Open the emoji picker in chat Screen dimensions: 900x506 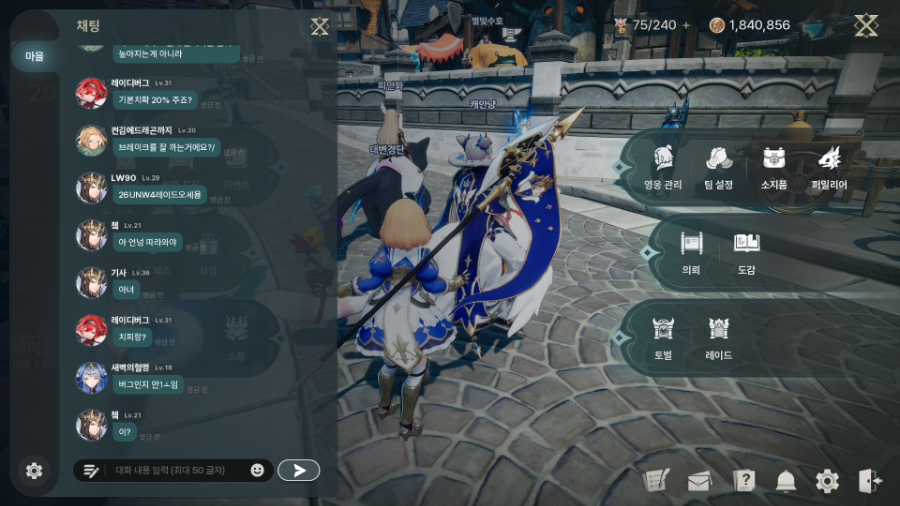coord(257,470)
